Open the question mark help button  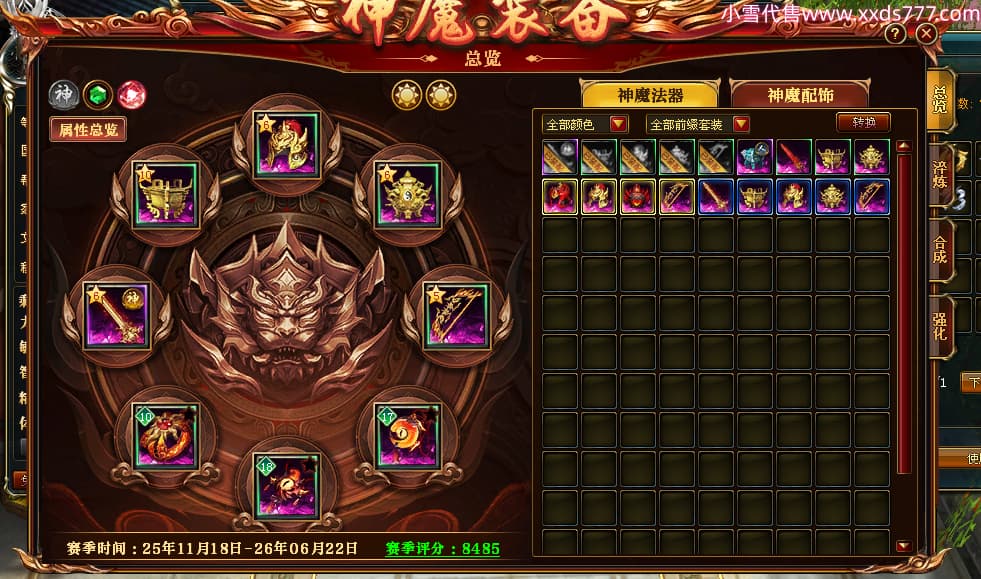coord(895,35)
